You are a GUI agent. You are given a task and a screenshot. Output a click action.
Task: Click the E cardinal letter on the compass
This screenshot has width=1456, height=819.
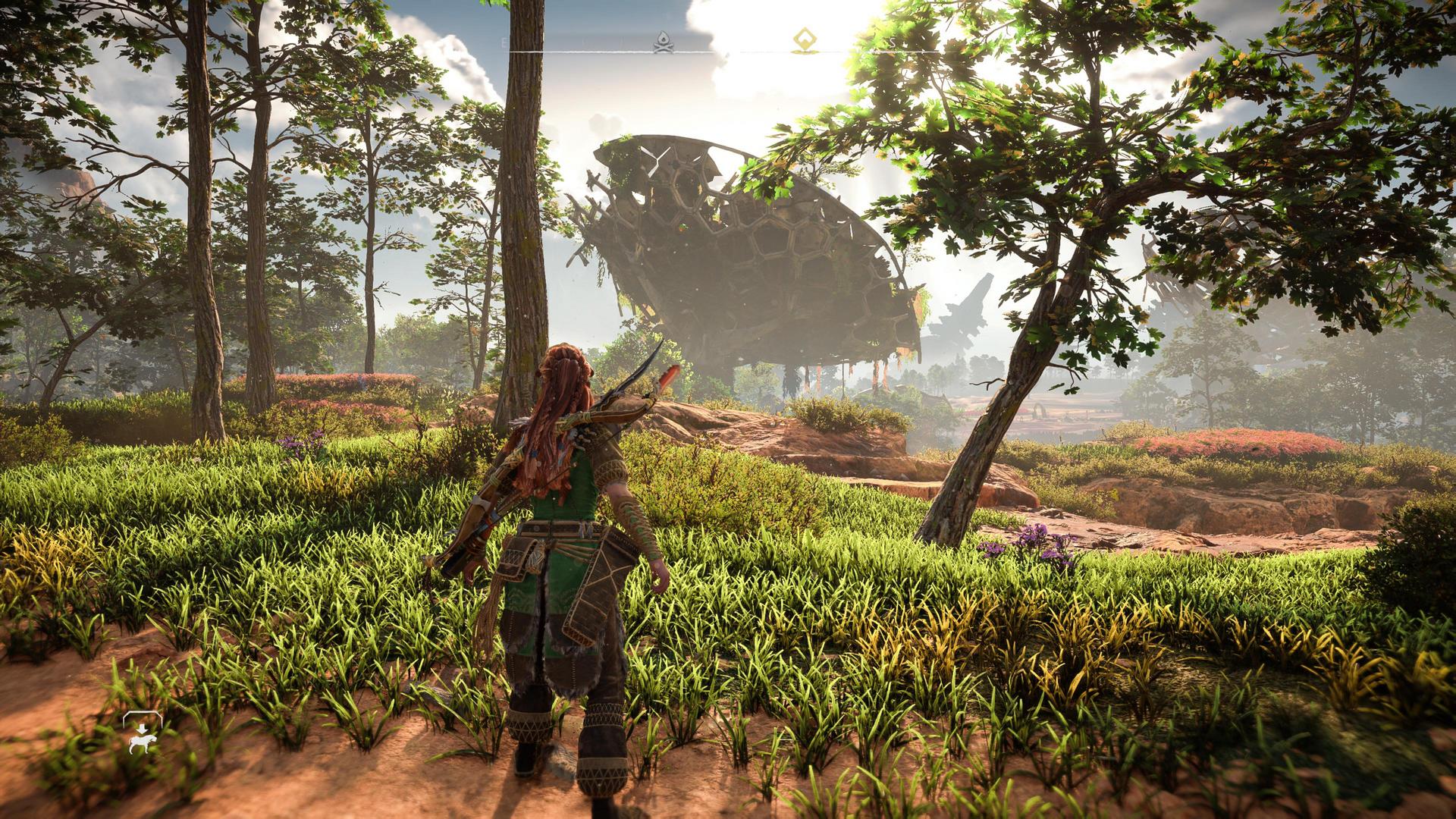503,42
